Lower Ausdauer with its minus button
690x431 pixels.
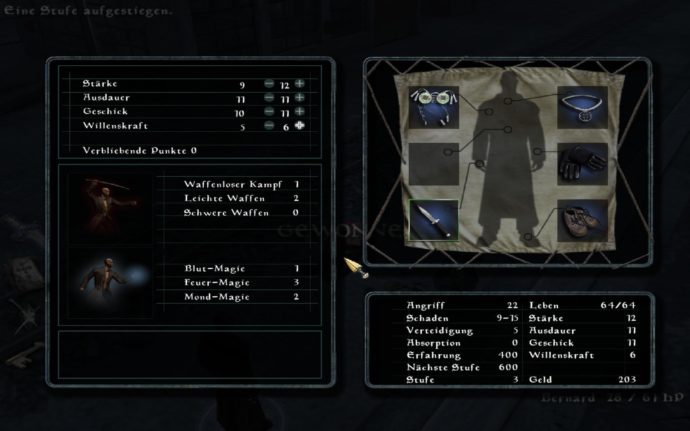[x=270, y=98]
